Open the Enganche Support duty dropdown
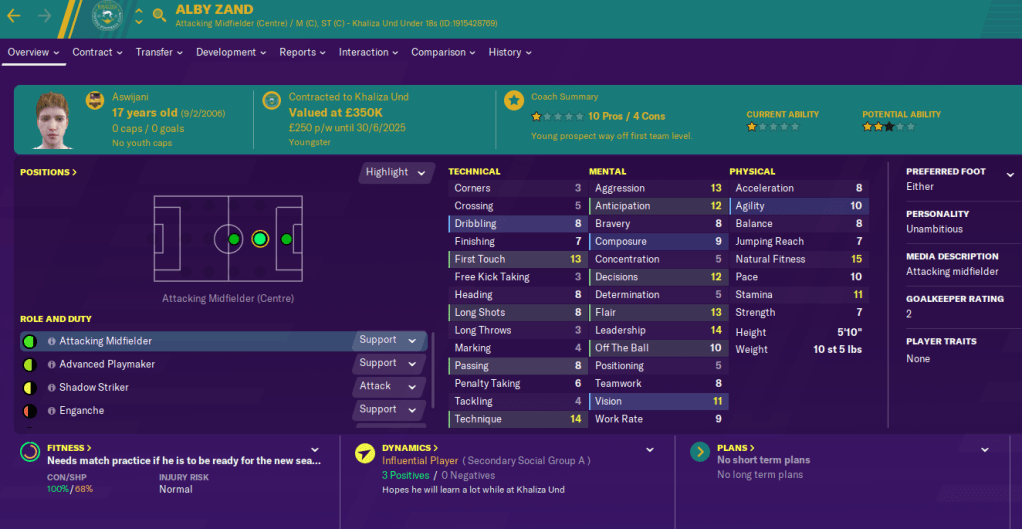The image size is (1022, 529). click(x=389, y=410)
